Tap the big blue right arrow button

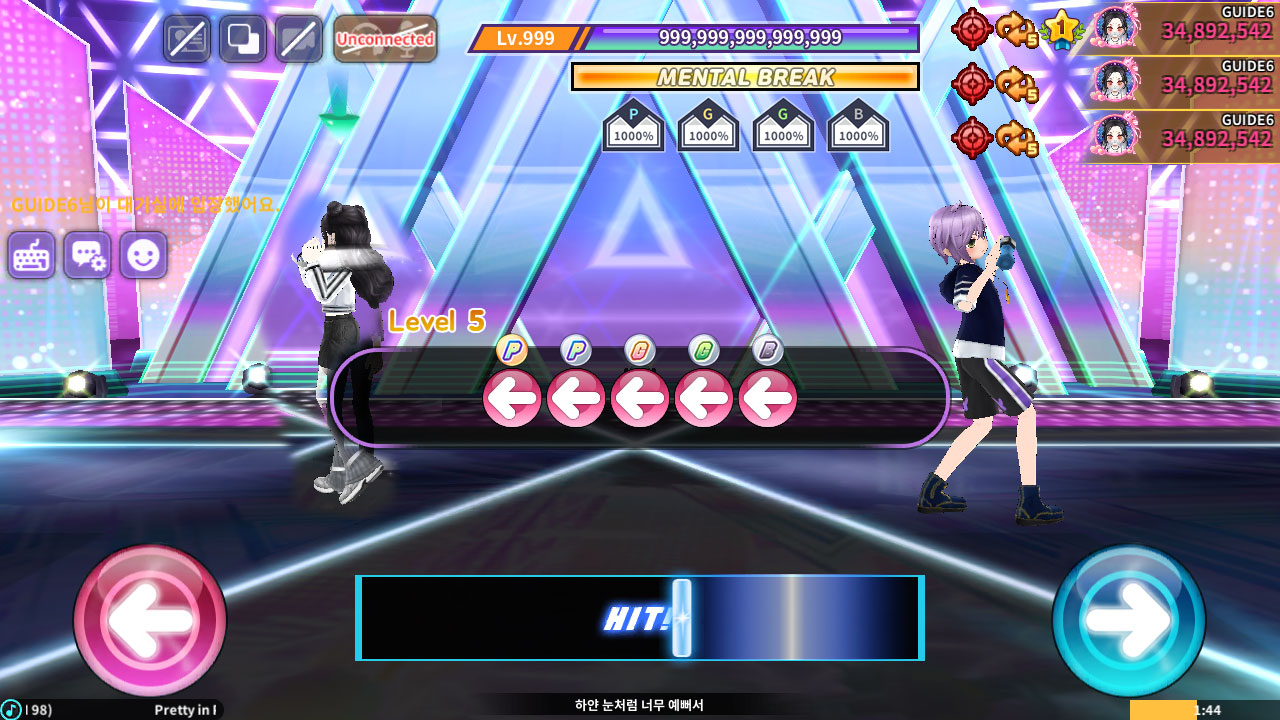point(1128,620)
